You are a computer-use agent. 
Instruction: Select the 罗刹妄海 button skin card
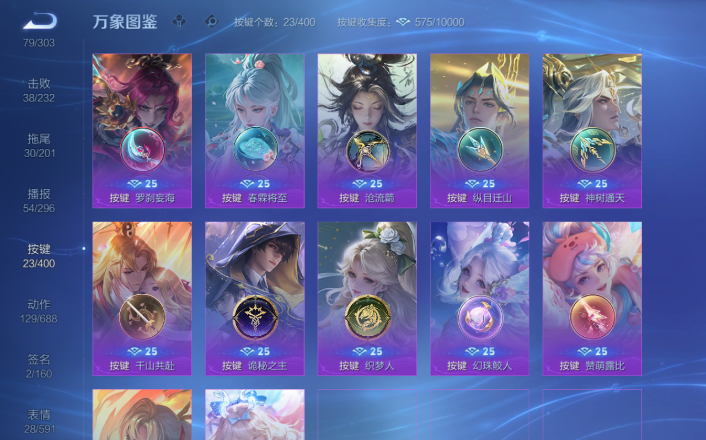[142, 130]
